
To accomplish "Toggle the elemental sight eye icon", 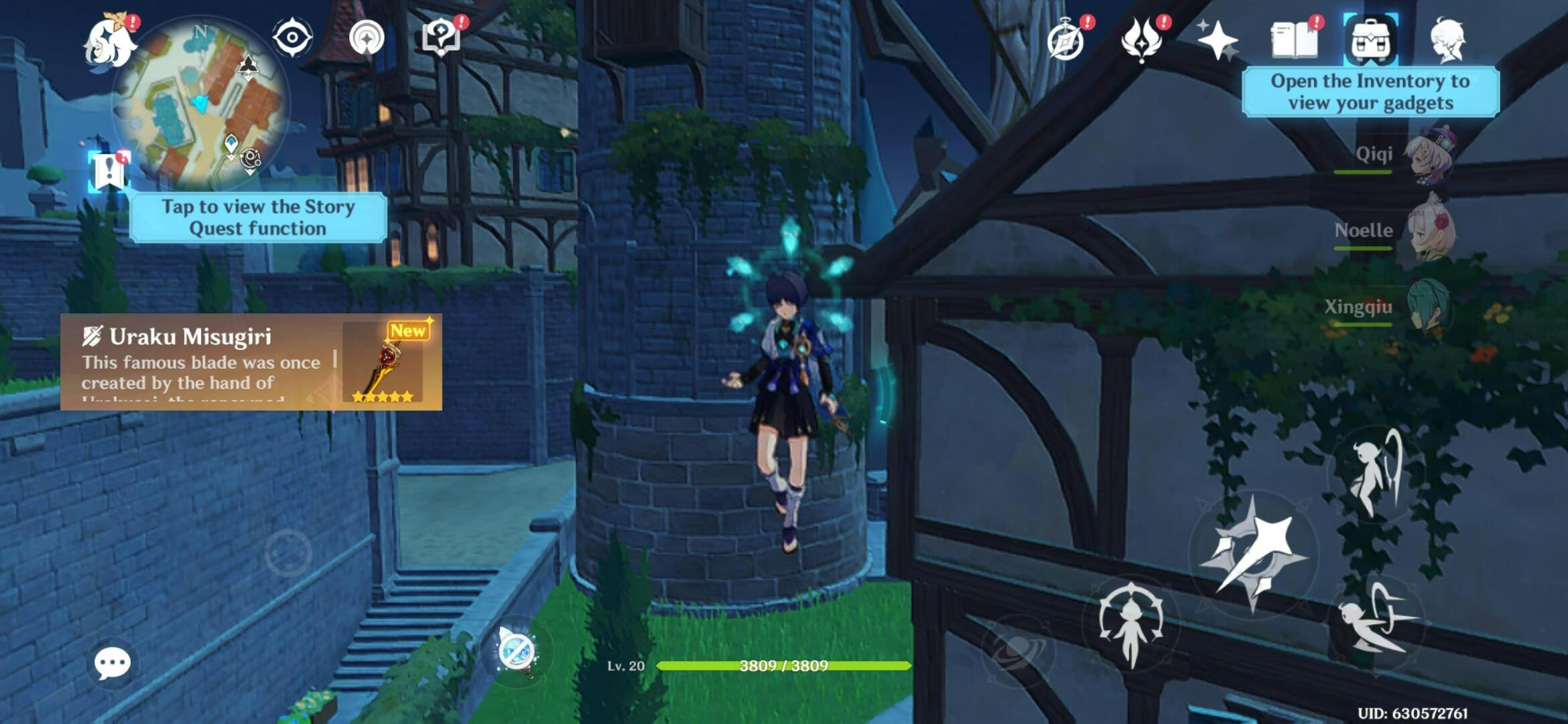I will pyautogui.click(x=292, y=37).
